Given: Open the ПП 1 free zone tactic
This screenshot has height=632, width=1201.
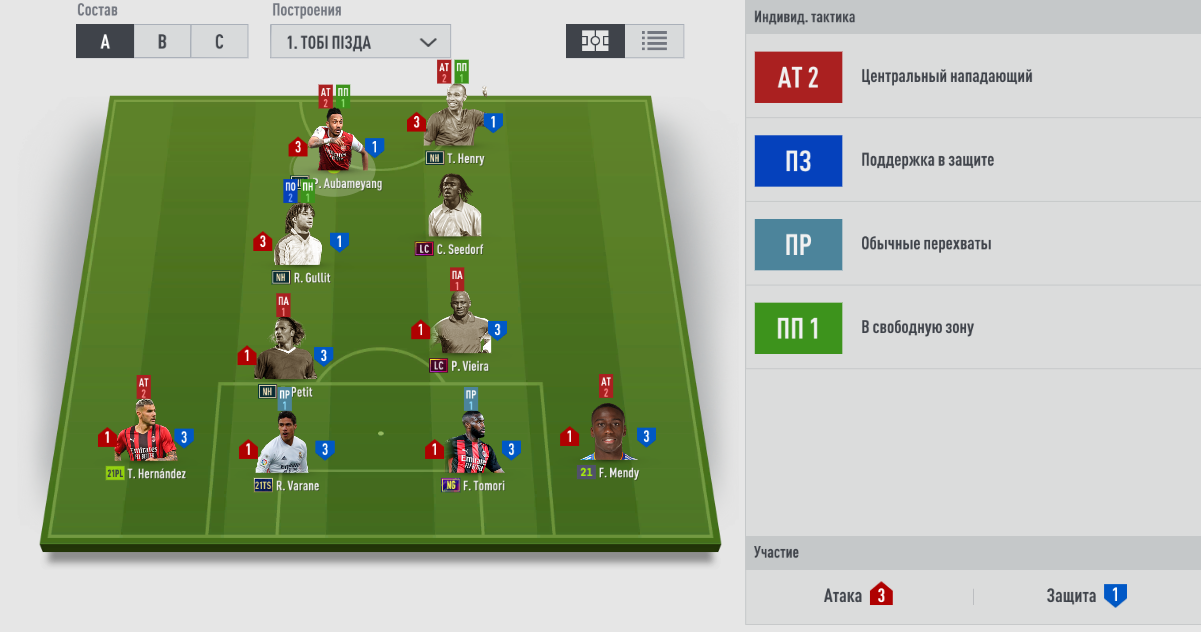Looking at the screenshot, I should (798, 328).
